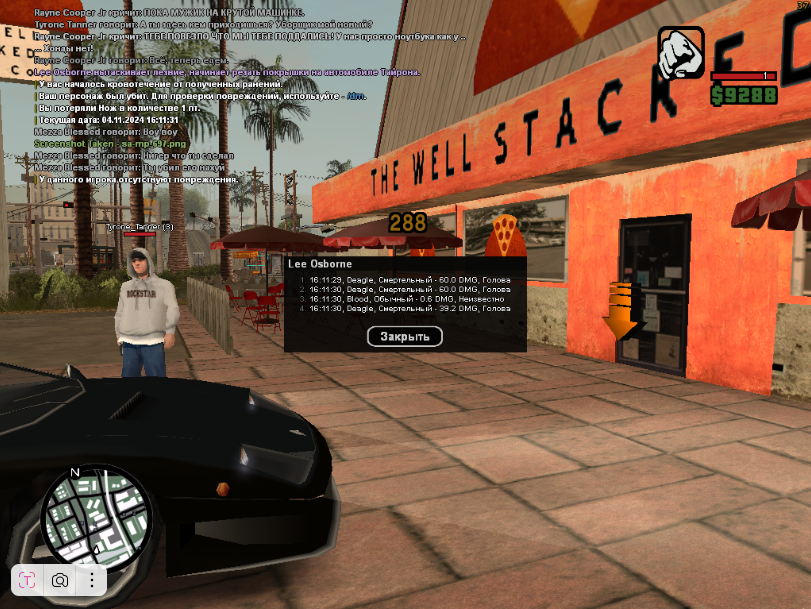Screen dimensions: 811x609
Task: Activate the text recognition overlay tool
Action: pos(28,580)
